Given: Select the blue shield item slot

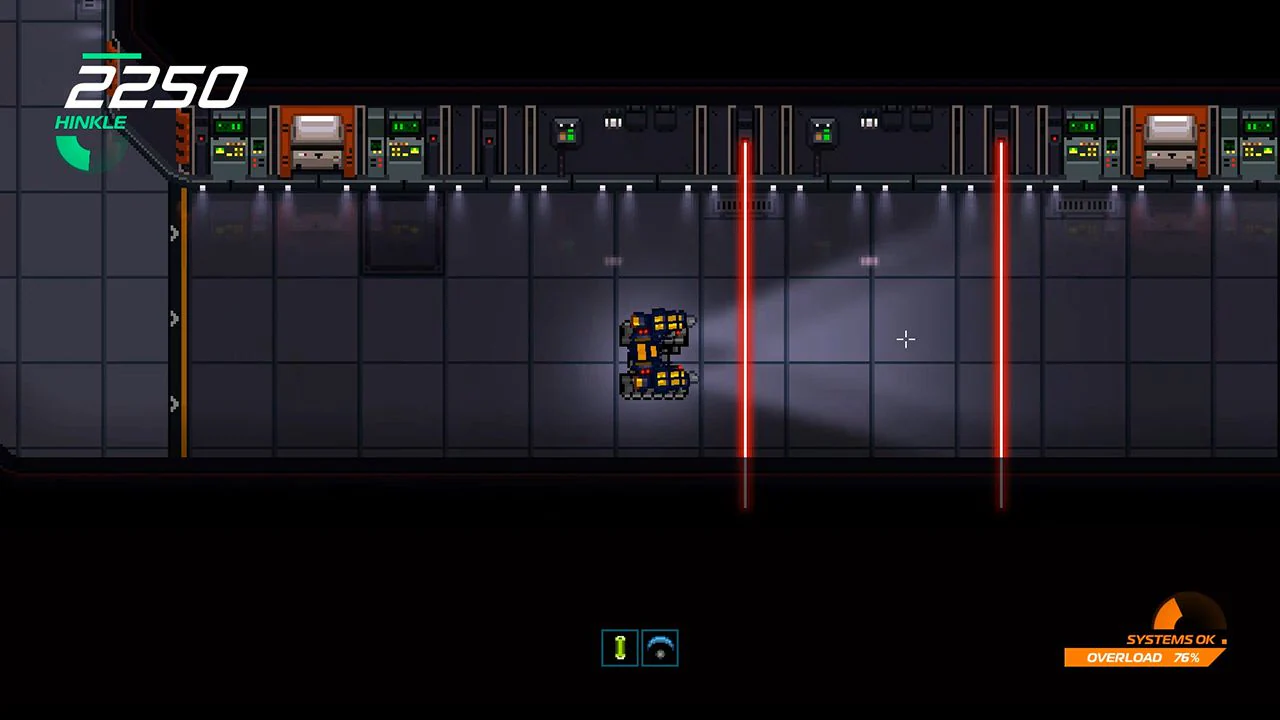Looking at the screenshot, I should click(x=660, y=648).
